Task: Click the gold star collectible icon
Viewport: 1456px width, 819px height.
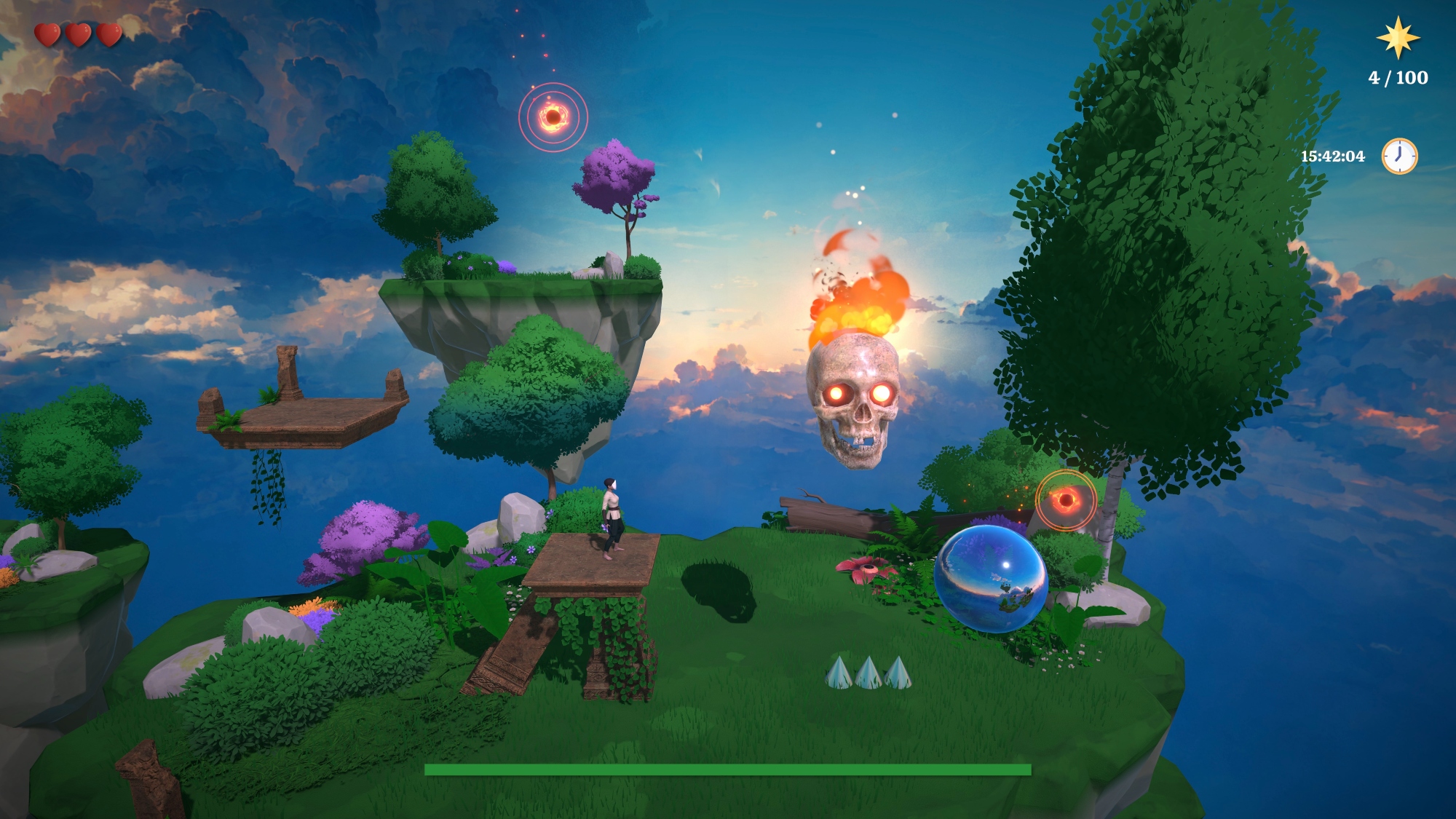Action: (x=1398, y=38)
